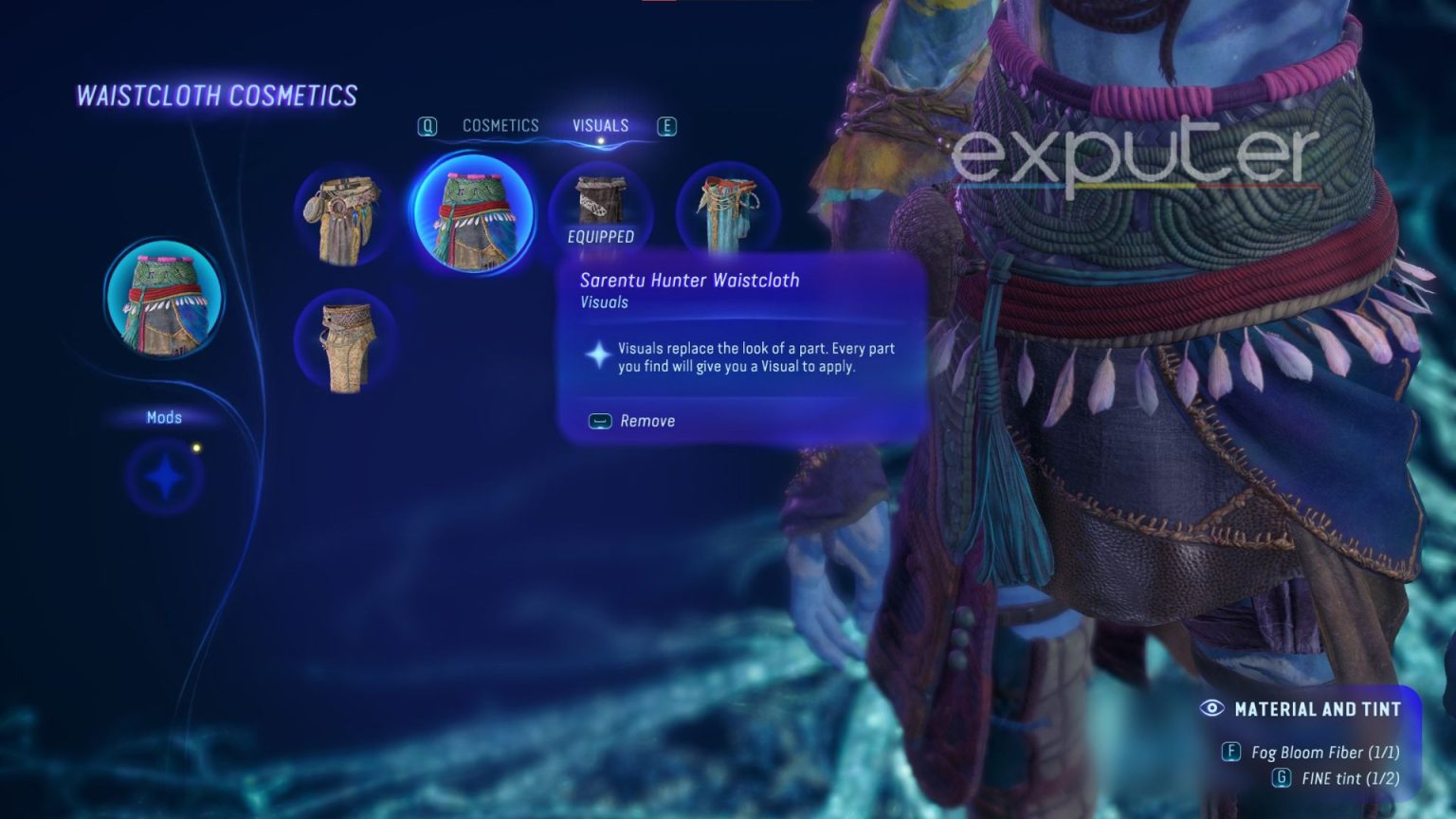
Task: Click the glowing dot under the Visuals tab
Action: [x=600, y=140]
